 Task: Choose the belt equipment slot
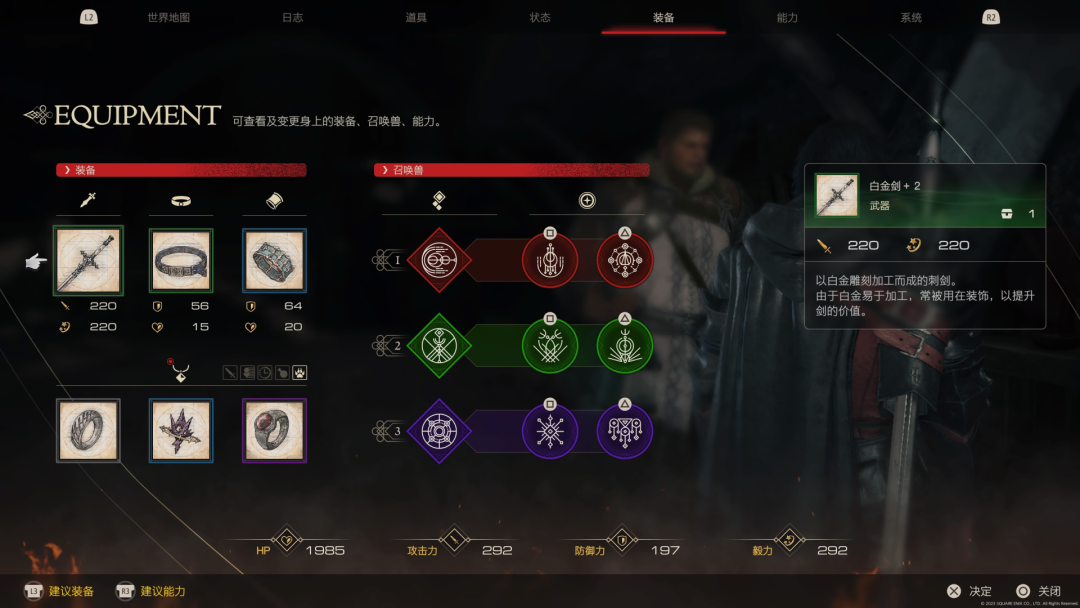(181, 260)
